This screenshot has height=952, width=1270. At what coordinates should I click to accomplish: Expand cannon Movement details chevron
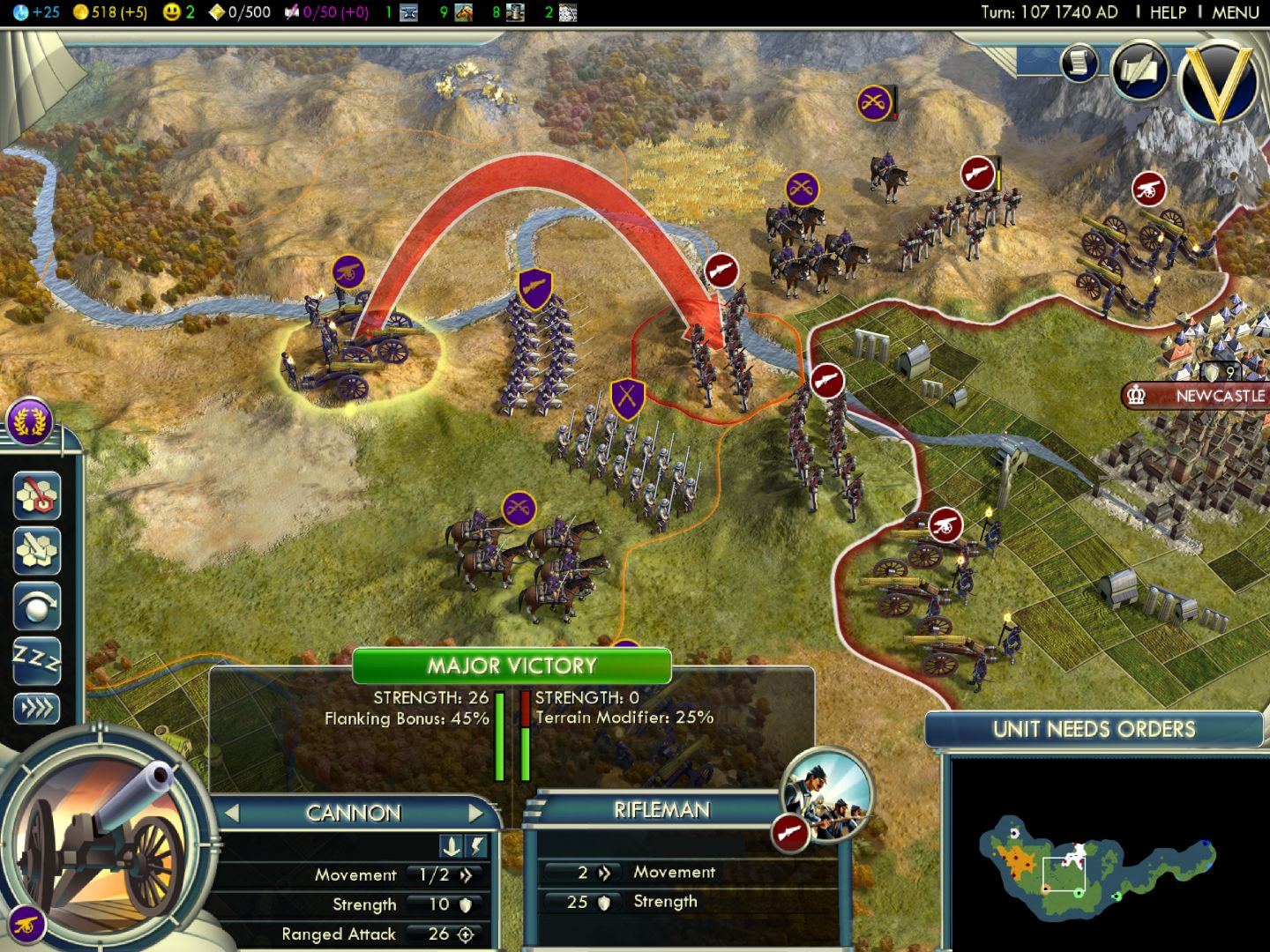click(x=466, y=874)
